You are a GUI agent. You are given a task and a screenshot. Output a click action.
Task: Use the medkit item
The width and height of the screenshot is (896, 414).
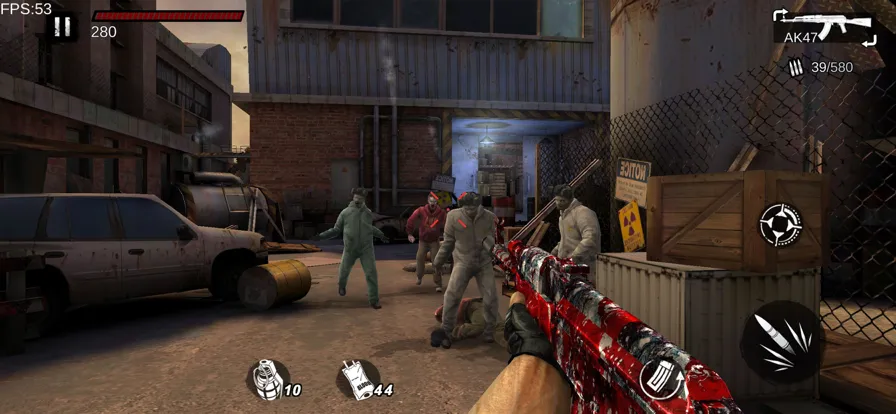356,379
